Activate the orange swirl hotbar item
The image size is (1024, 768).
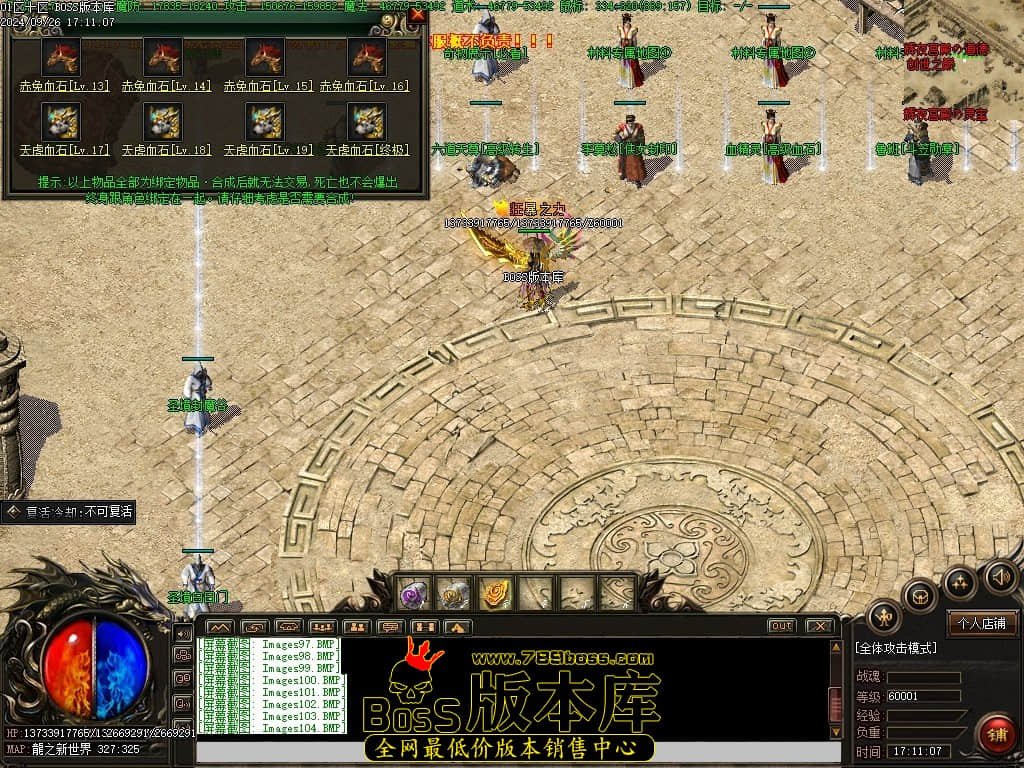(x=495, y=593)
